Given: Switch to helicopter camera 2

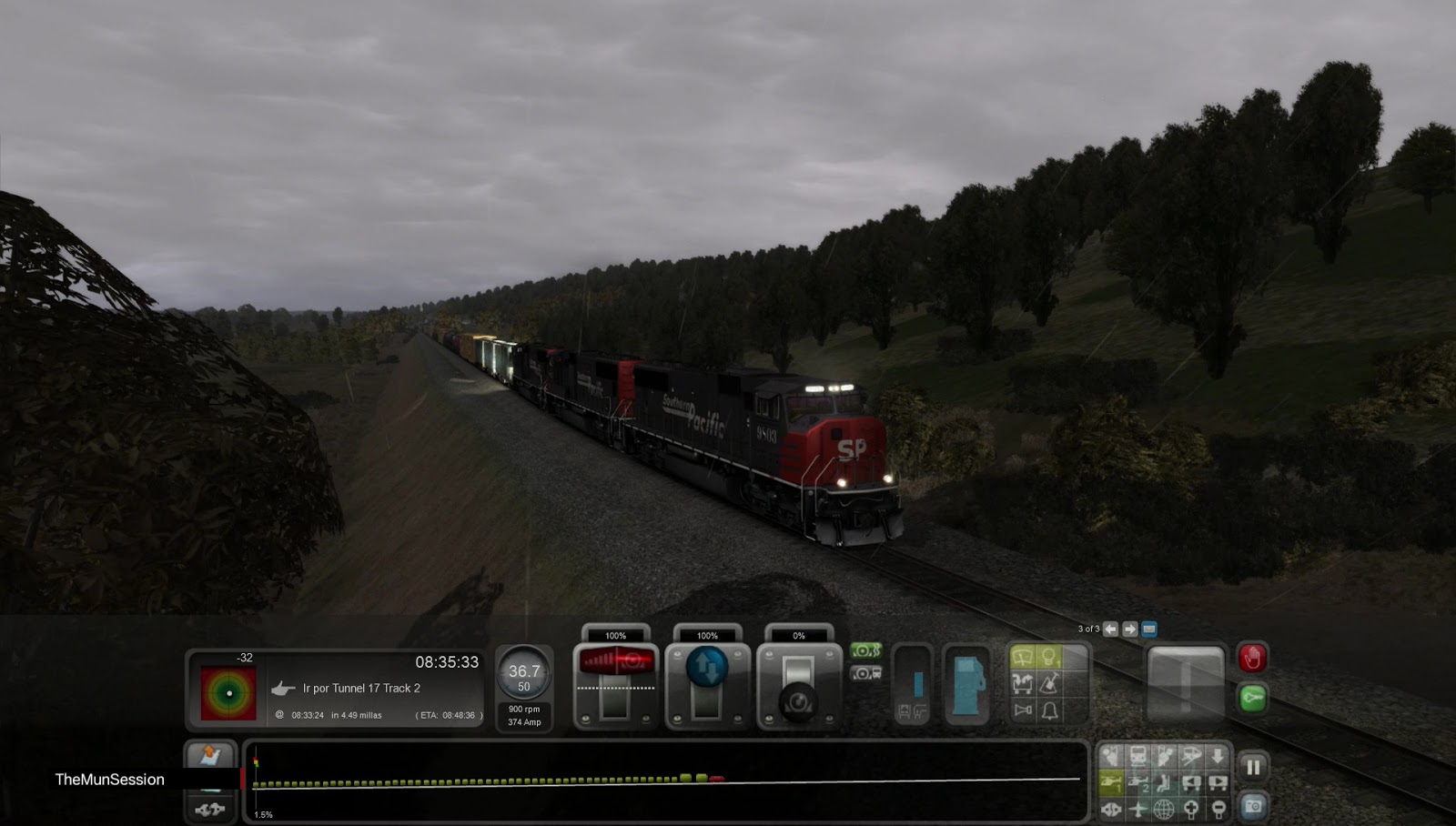Looking at the screenshot, I should click(x=1137, y=782).
